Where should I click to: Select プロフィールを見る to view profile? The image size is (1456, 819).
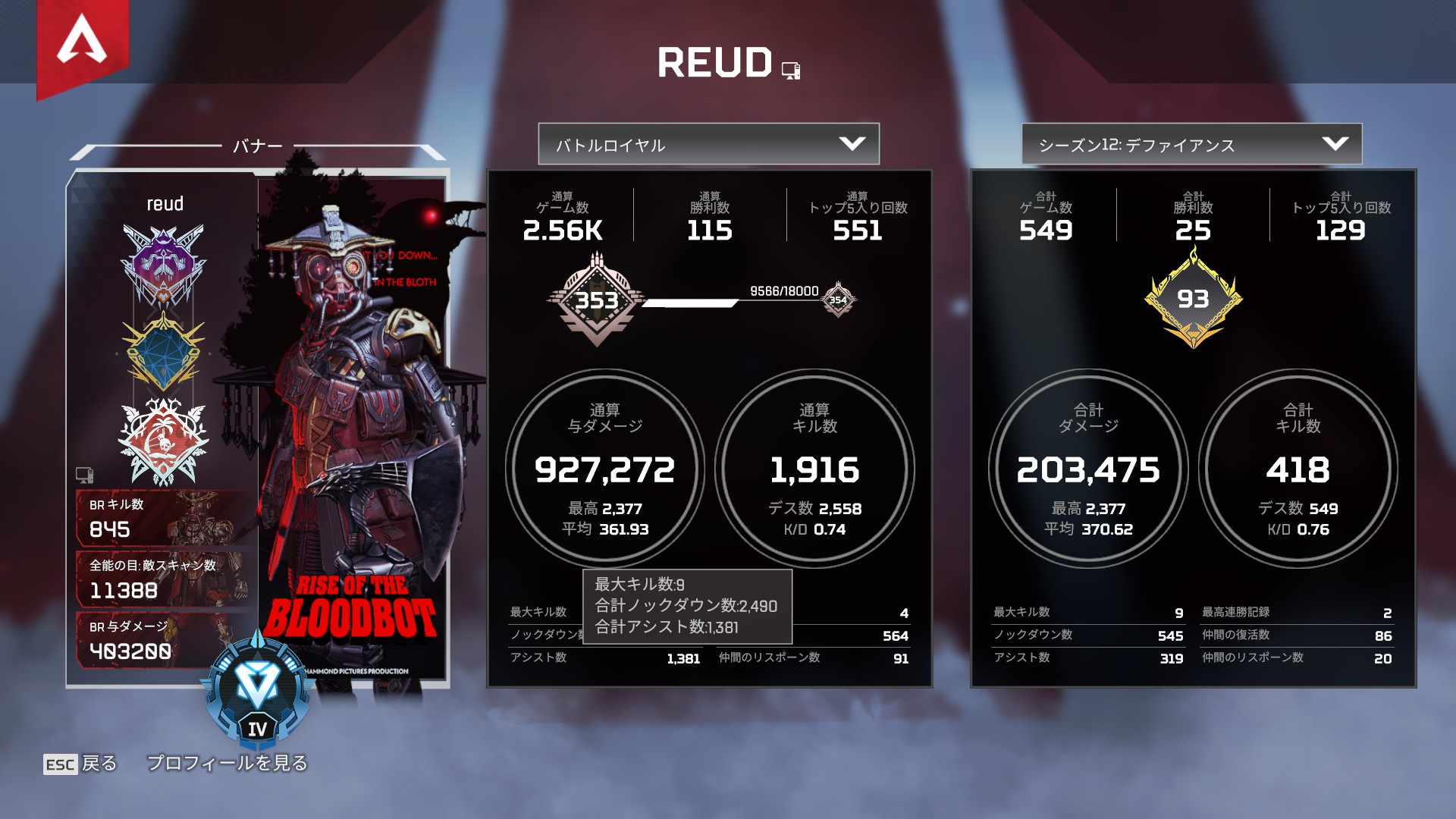click(227, 763)
